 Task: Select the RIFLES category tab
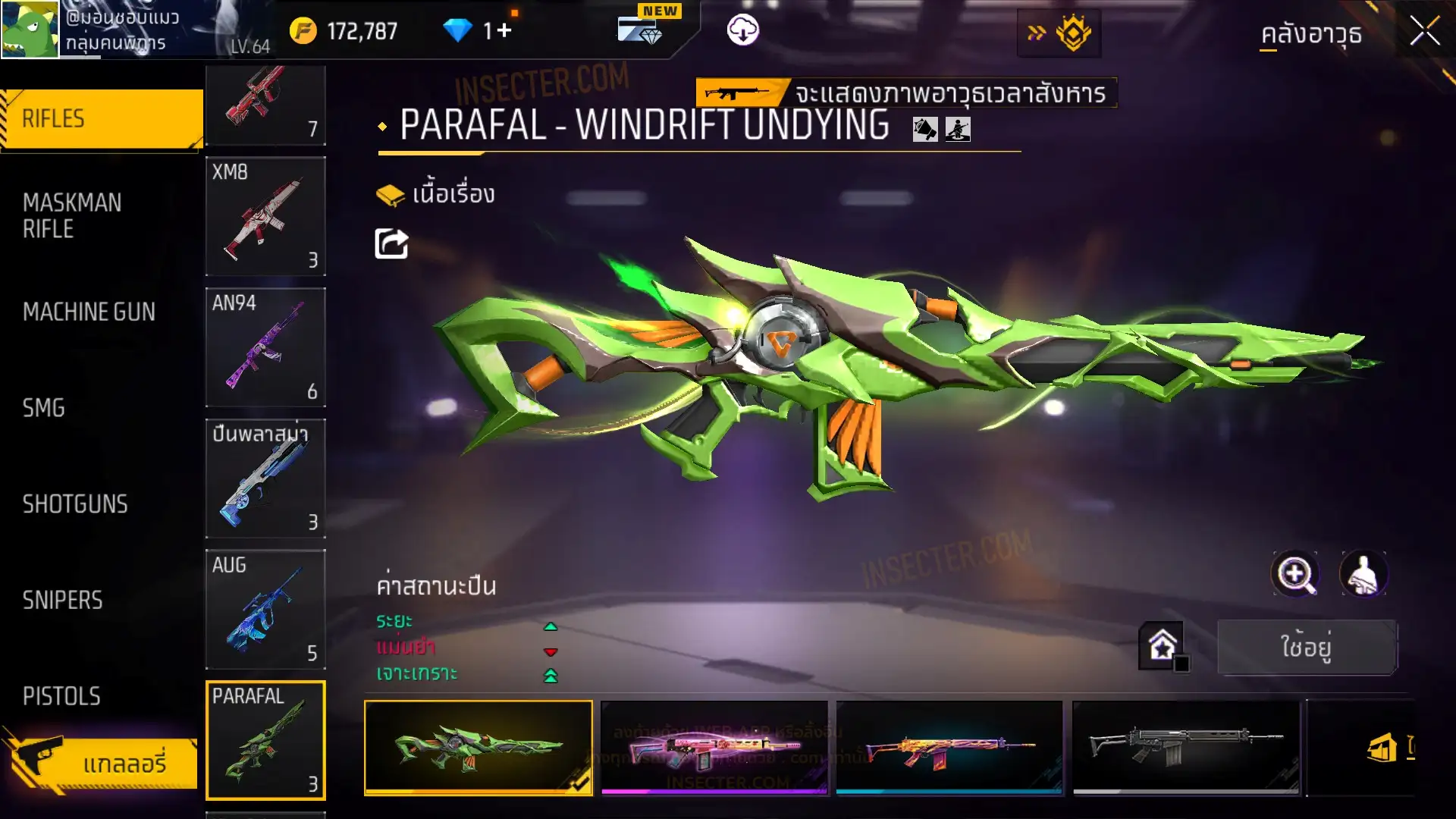click(x=102, y=119)
